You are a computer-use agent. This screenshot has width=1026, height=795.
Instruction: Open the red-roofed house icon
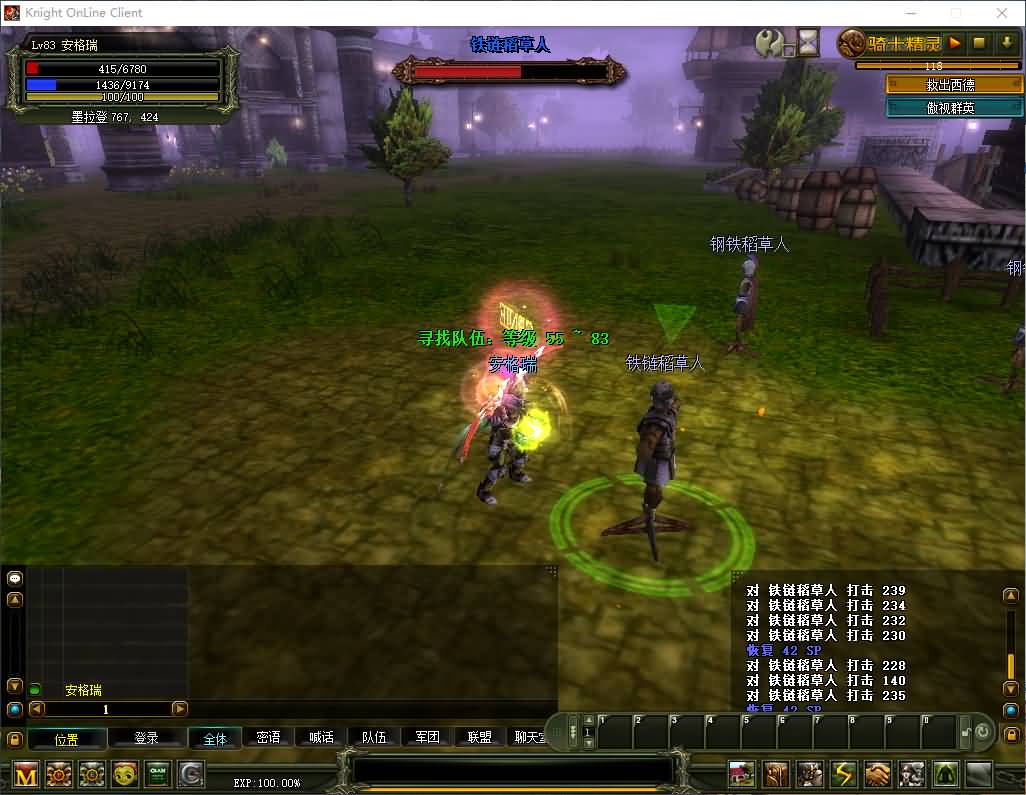tap(742, 774)
